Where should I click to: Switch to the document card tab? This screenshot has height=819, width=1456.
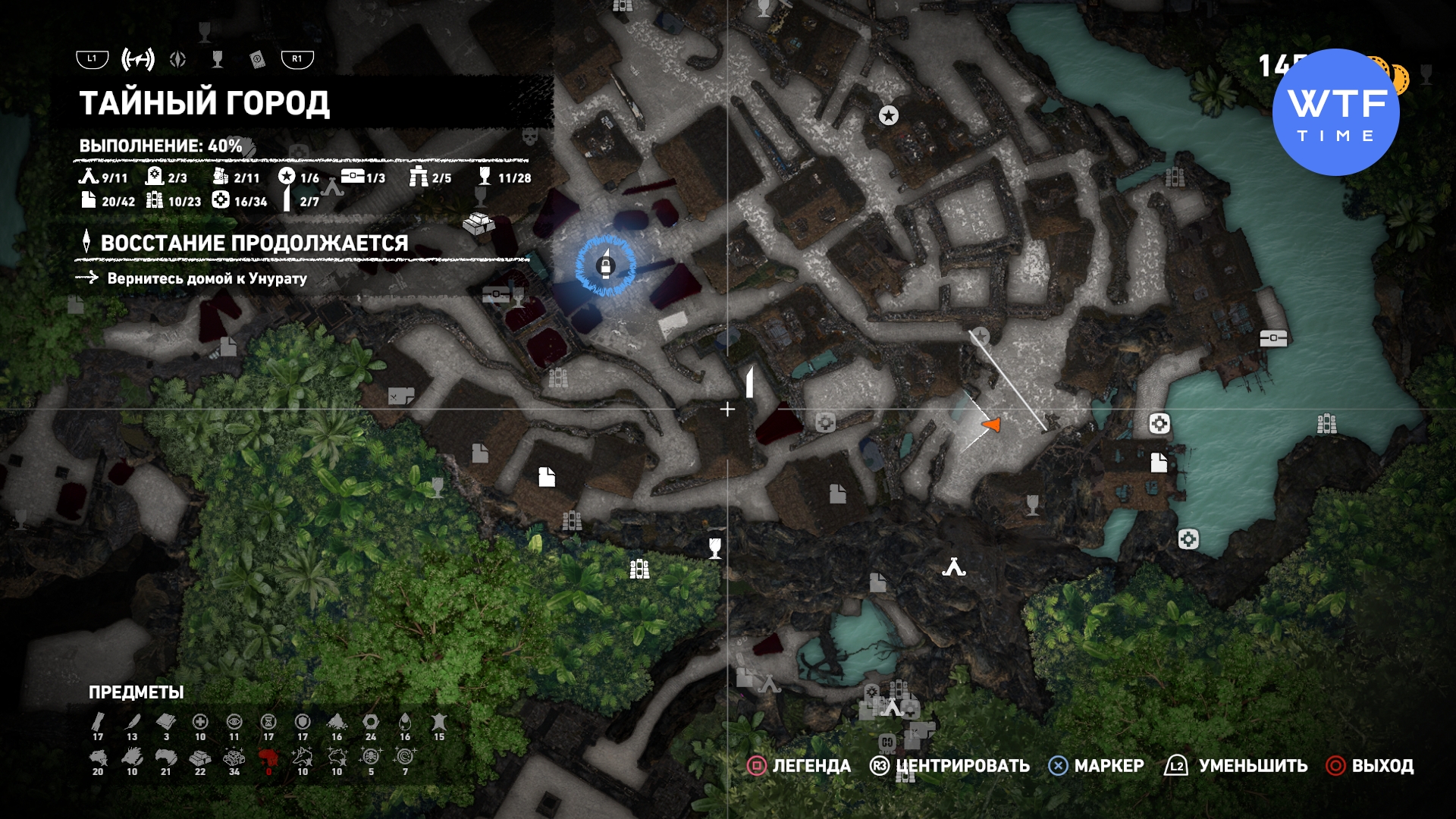pyautogui.click(x=257, y=59)
